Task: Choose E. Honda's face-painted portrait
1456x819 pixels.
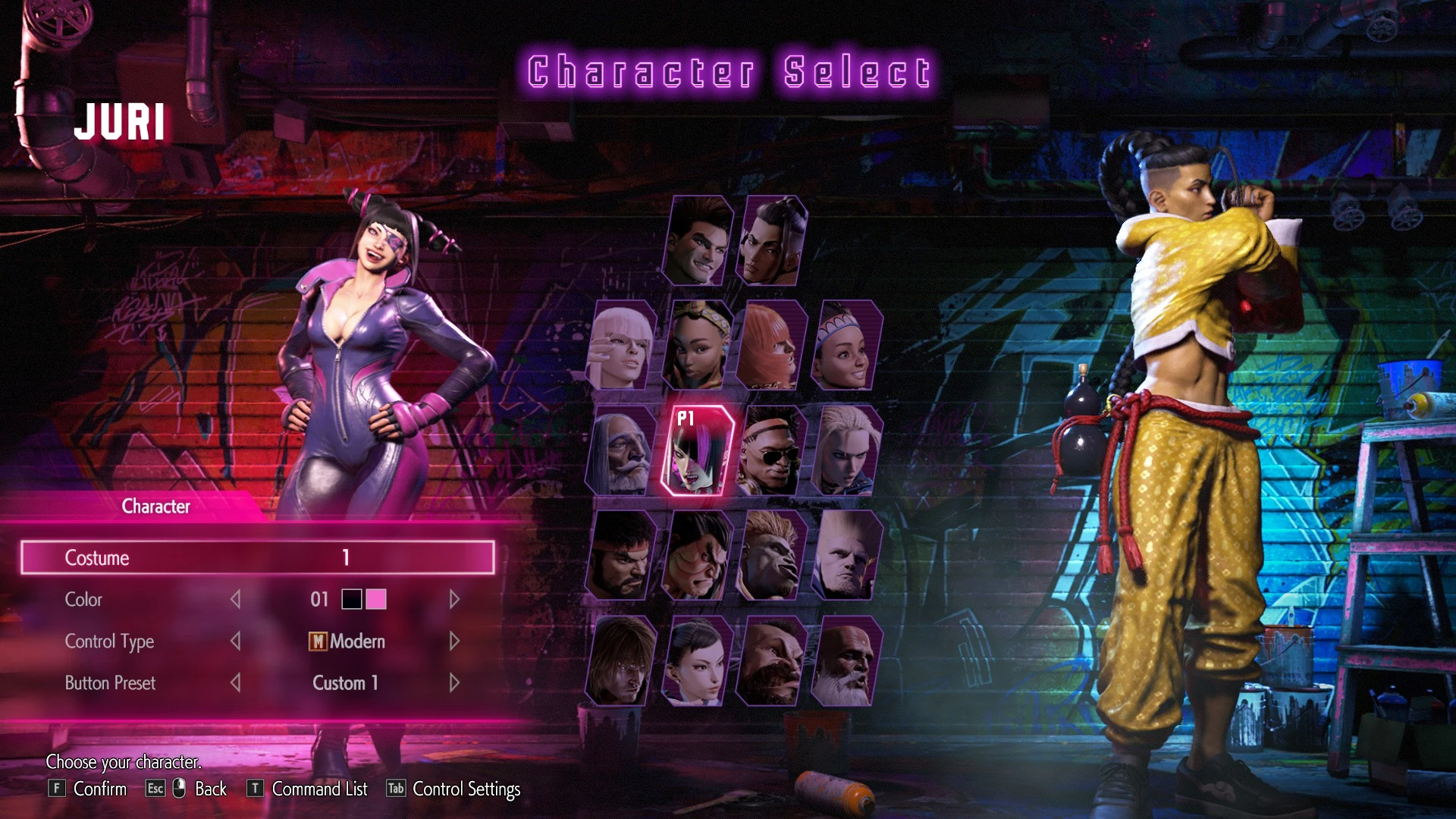Action: [x=696, y=555]
